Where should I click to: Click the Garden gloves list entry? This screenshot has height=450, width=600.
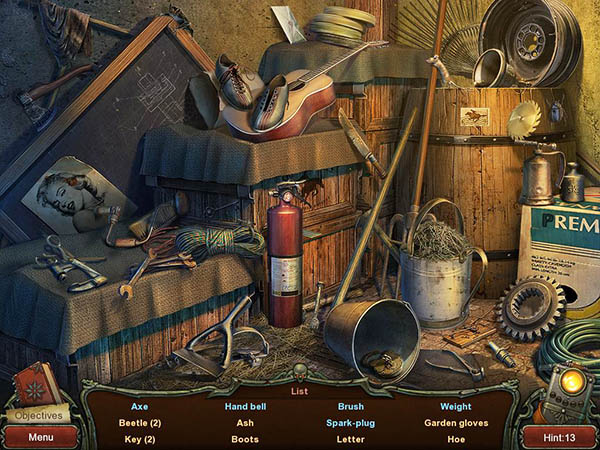456,423
